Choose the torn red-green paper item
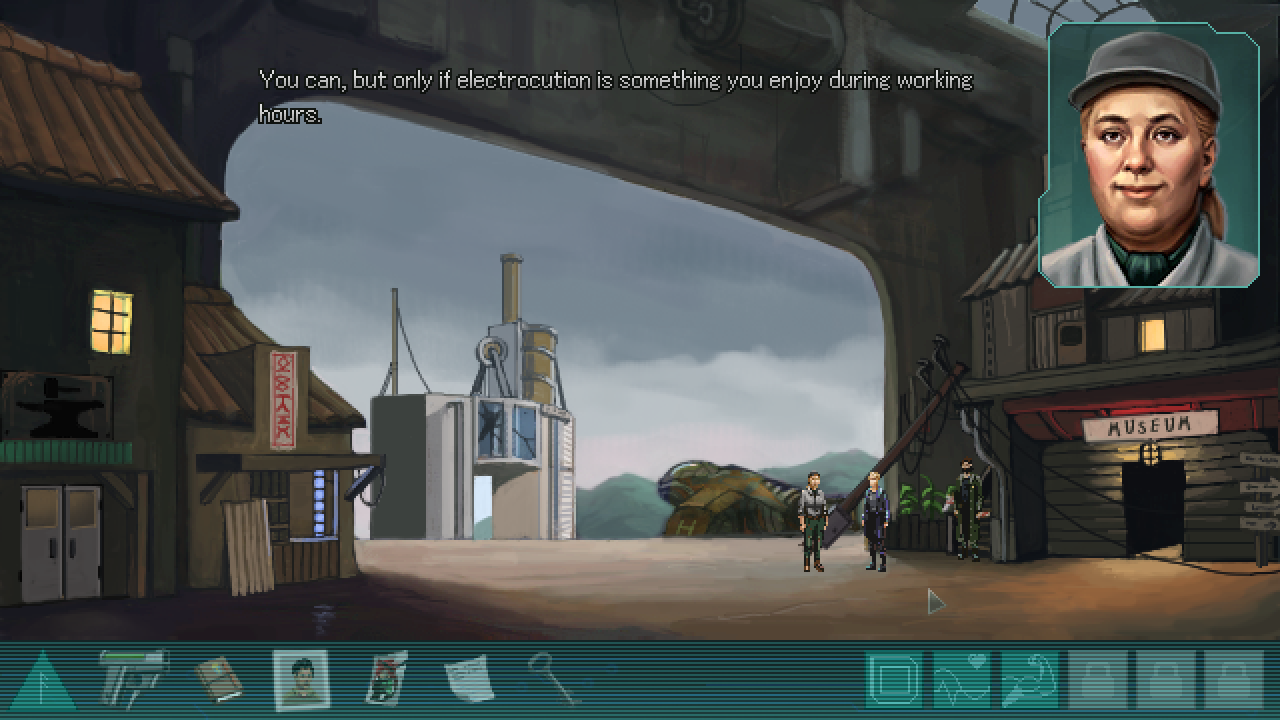1280x720 pixels. click(386, 679)
